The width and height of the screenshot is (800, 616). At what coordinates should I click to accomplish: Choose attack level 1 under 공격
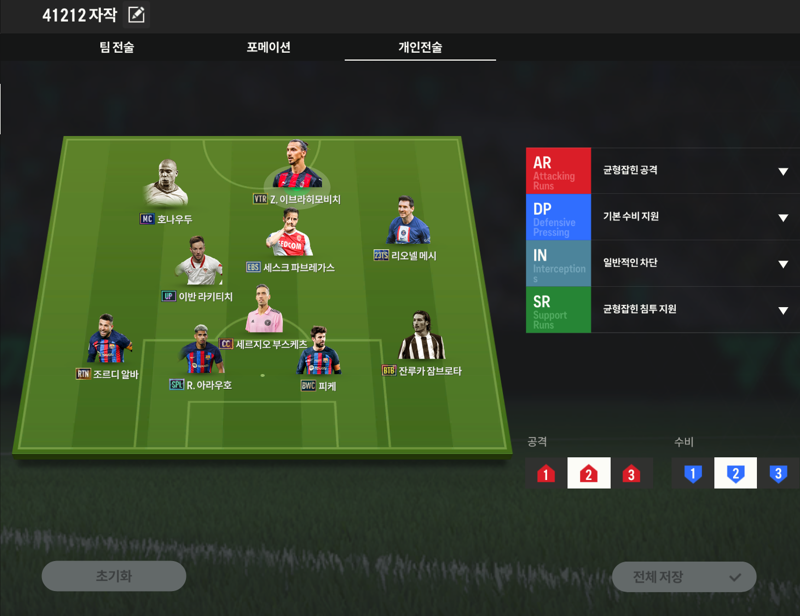(545, 473)
